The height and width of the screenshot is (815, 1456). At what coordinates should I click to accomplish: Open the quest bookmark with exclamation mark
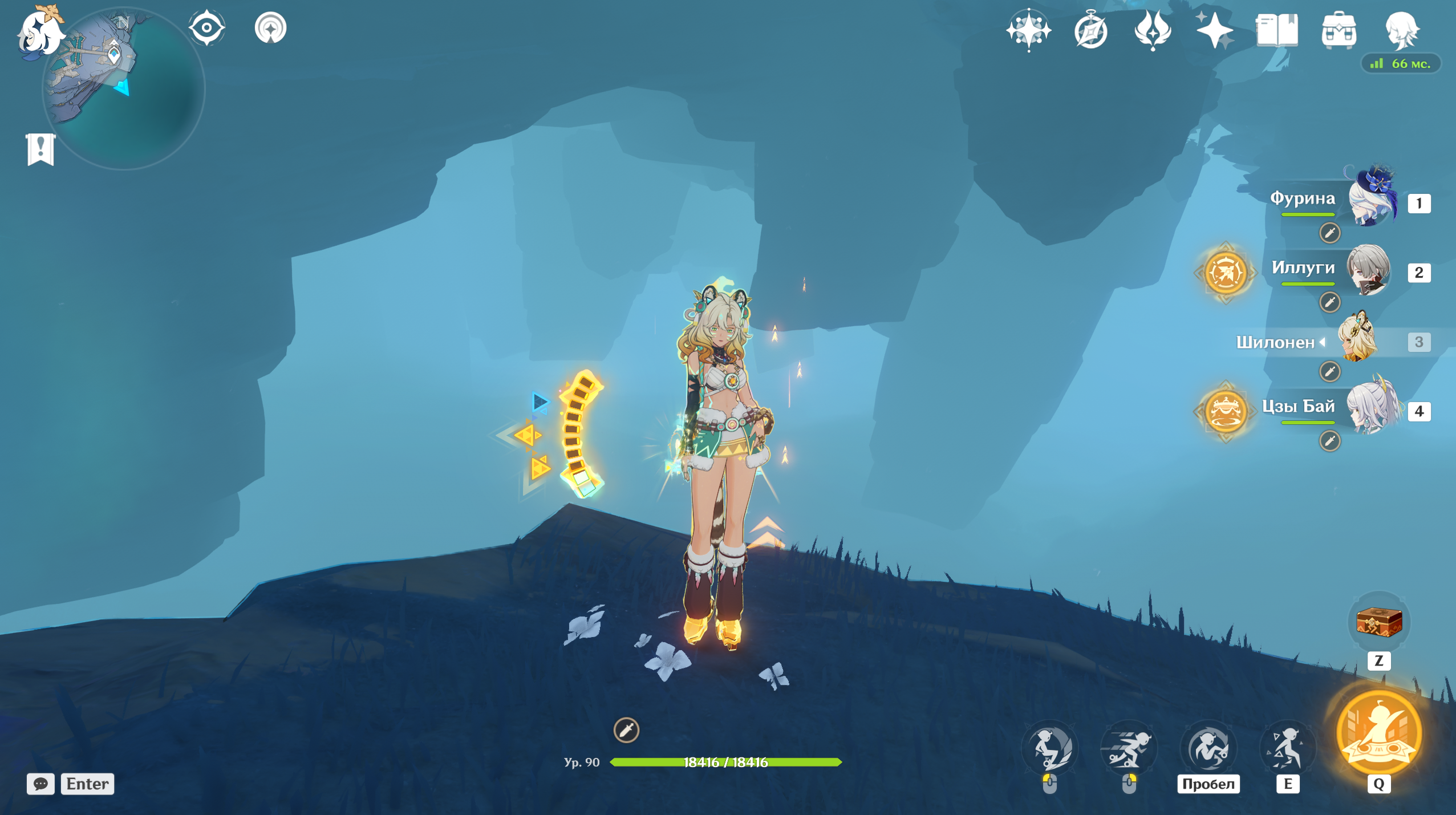[40, 149]
